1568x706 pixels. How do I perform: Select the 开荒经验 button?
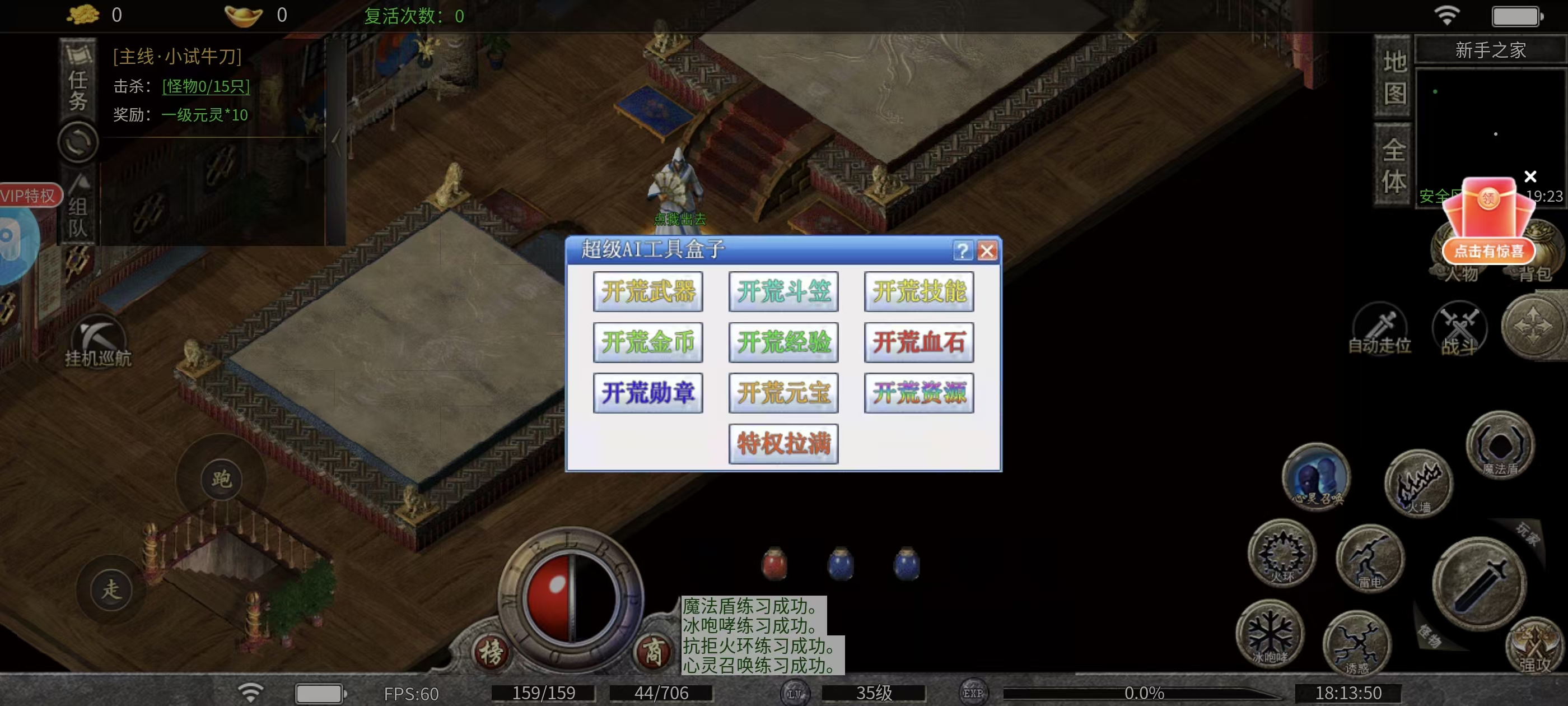tap(783, 342)
